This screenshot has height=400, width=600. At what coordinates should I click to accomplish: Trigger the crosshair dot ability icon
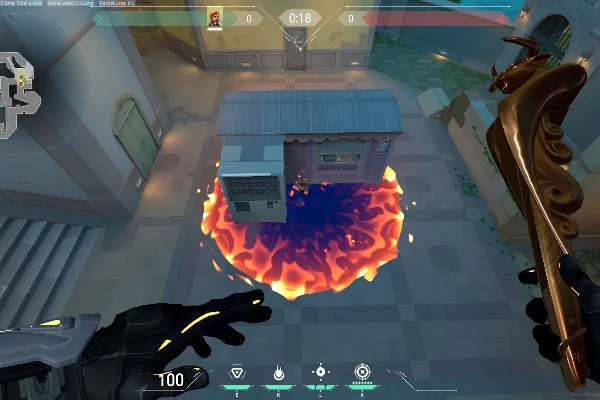[320, 372]
